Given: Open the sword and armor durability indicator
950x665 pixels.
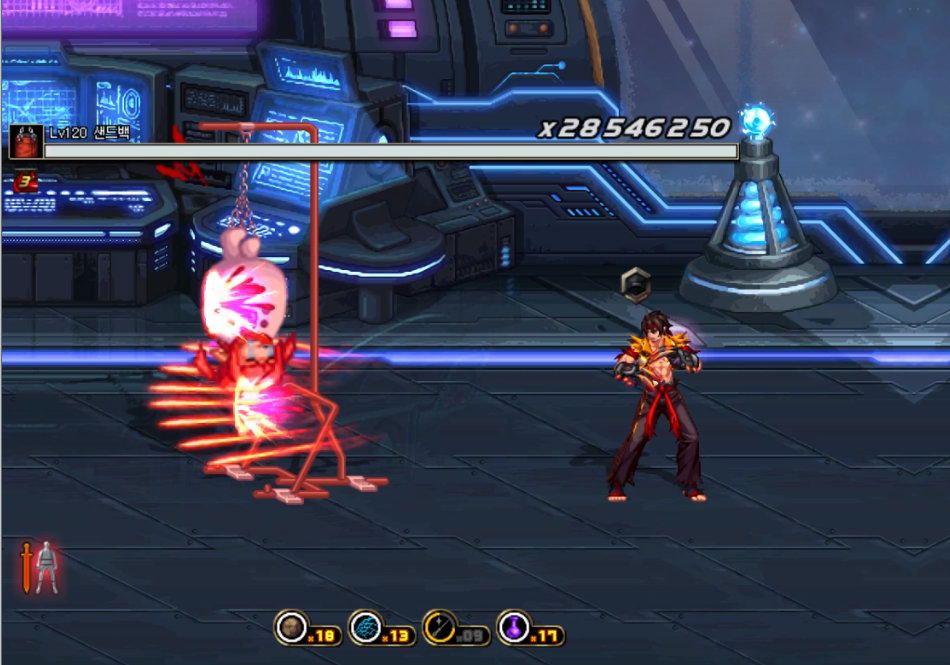Looking at the screenshot, I should pos(39,567).
